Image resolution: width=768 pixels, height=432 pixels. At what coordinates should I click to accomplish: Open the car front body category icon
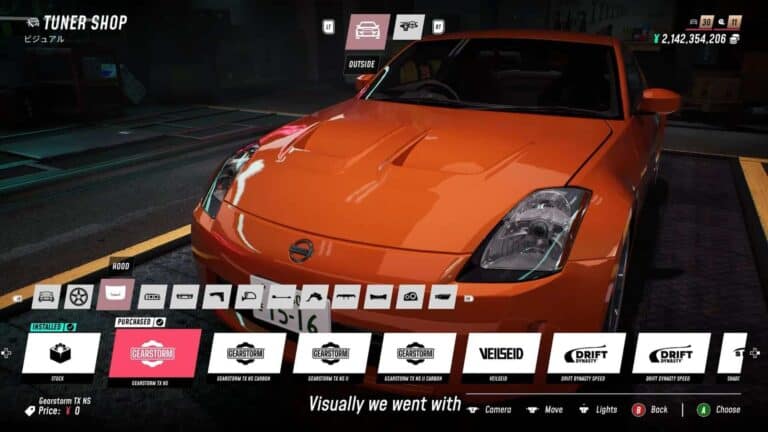tap(46, 296)
